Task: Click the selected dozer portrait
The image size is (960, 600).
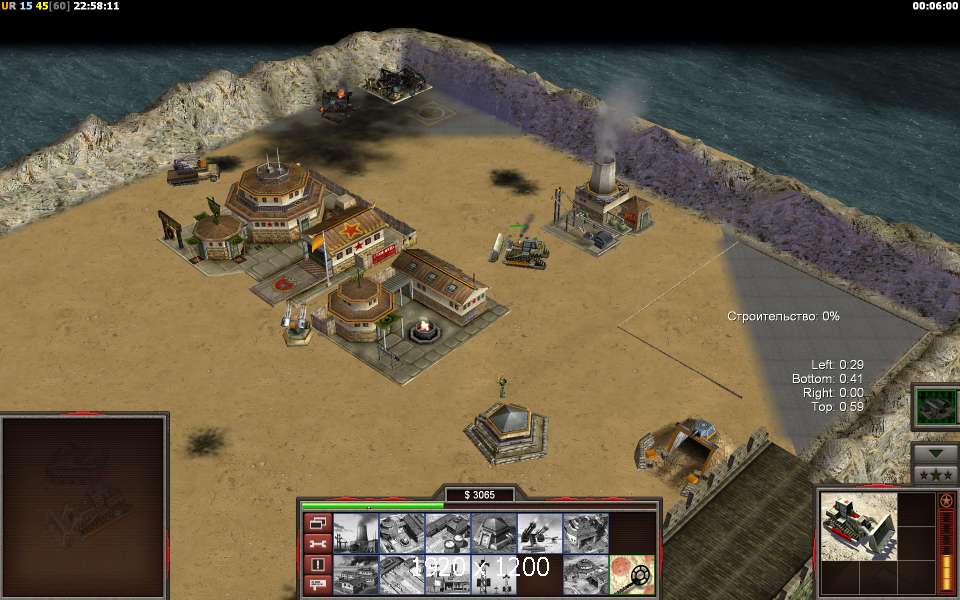Action: (x=857, y=526)
